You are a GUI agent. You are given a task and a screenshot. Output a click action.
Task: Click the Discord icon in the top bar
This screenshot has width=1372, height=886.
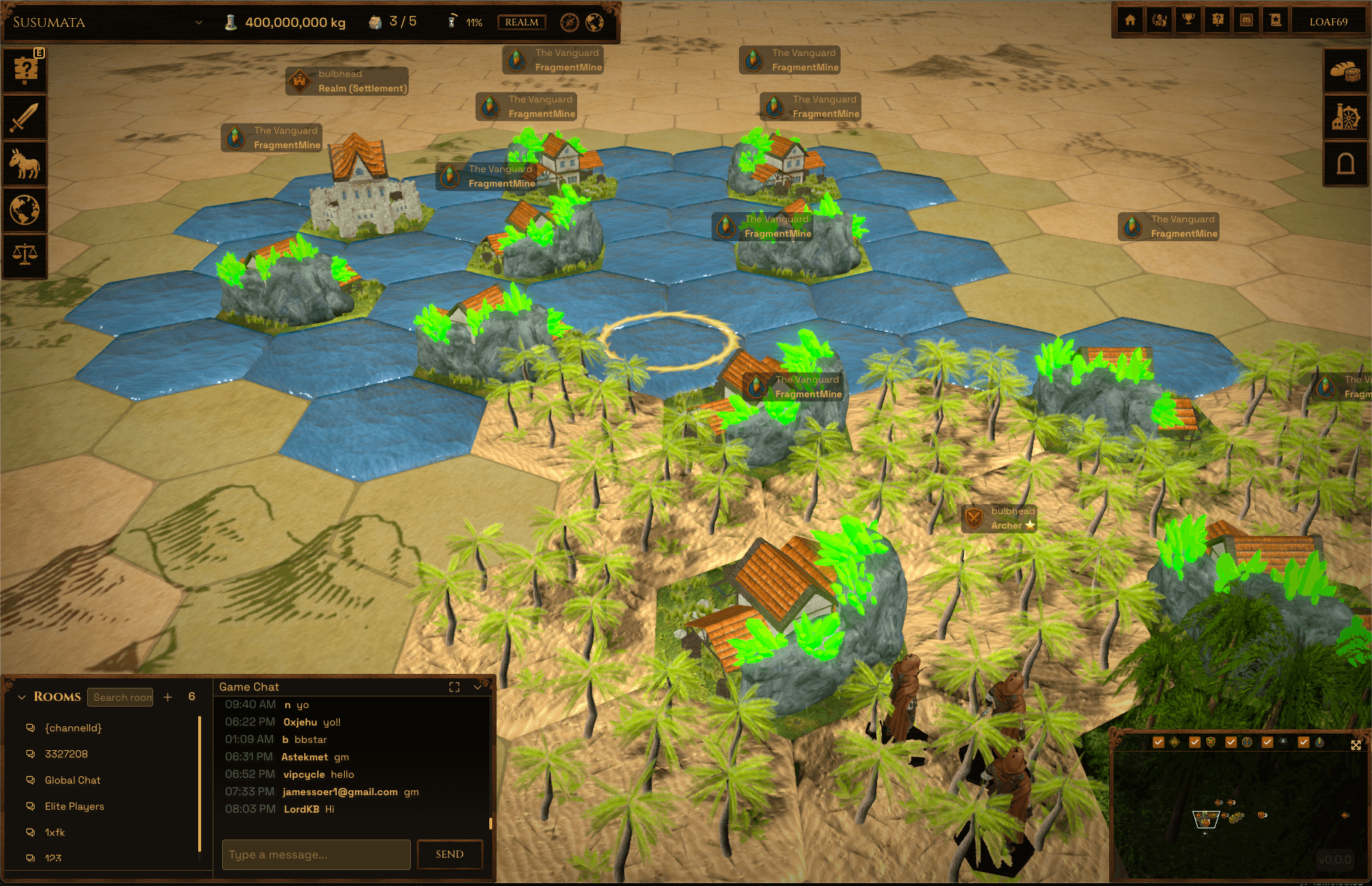coord(1246,20)
